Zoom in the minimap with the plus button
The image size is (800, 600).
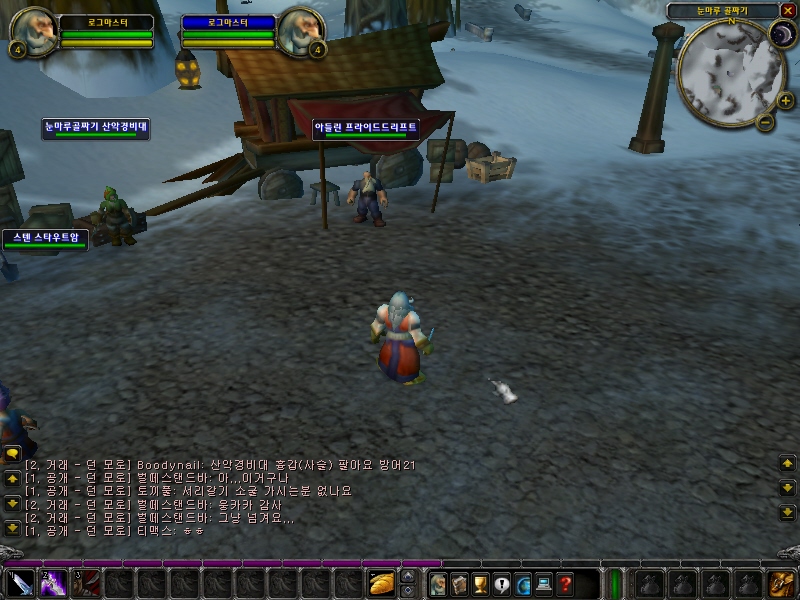[x=785, y=100]
